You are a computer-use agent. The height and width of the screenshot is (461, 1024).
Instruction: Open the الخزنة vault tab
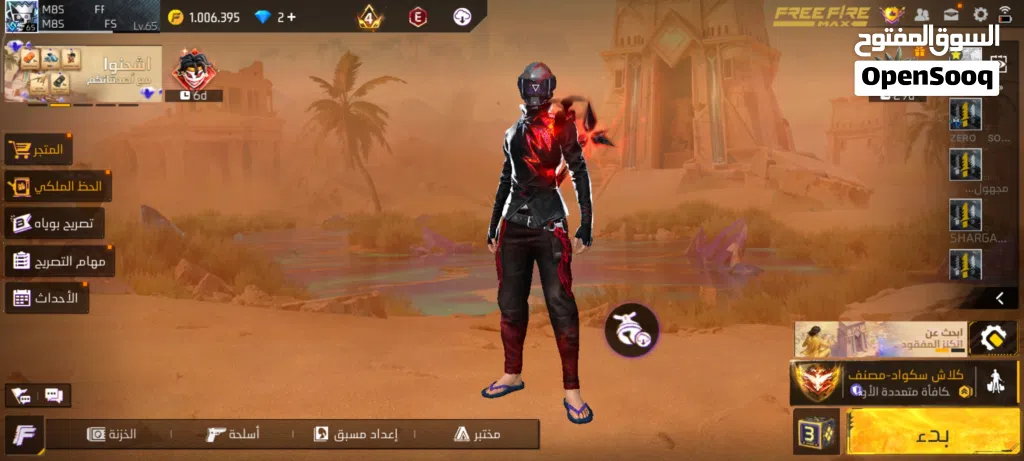coord(112,434)
